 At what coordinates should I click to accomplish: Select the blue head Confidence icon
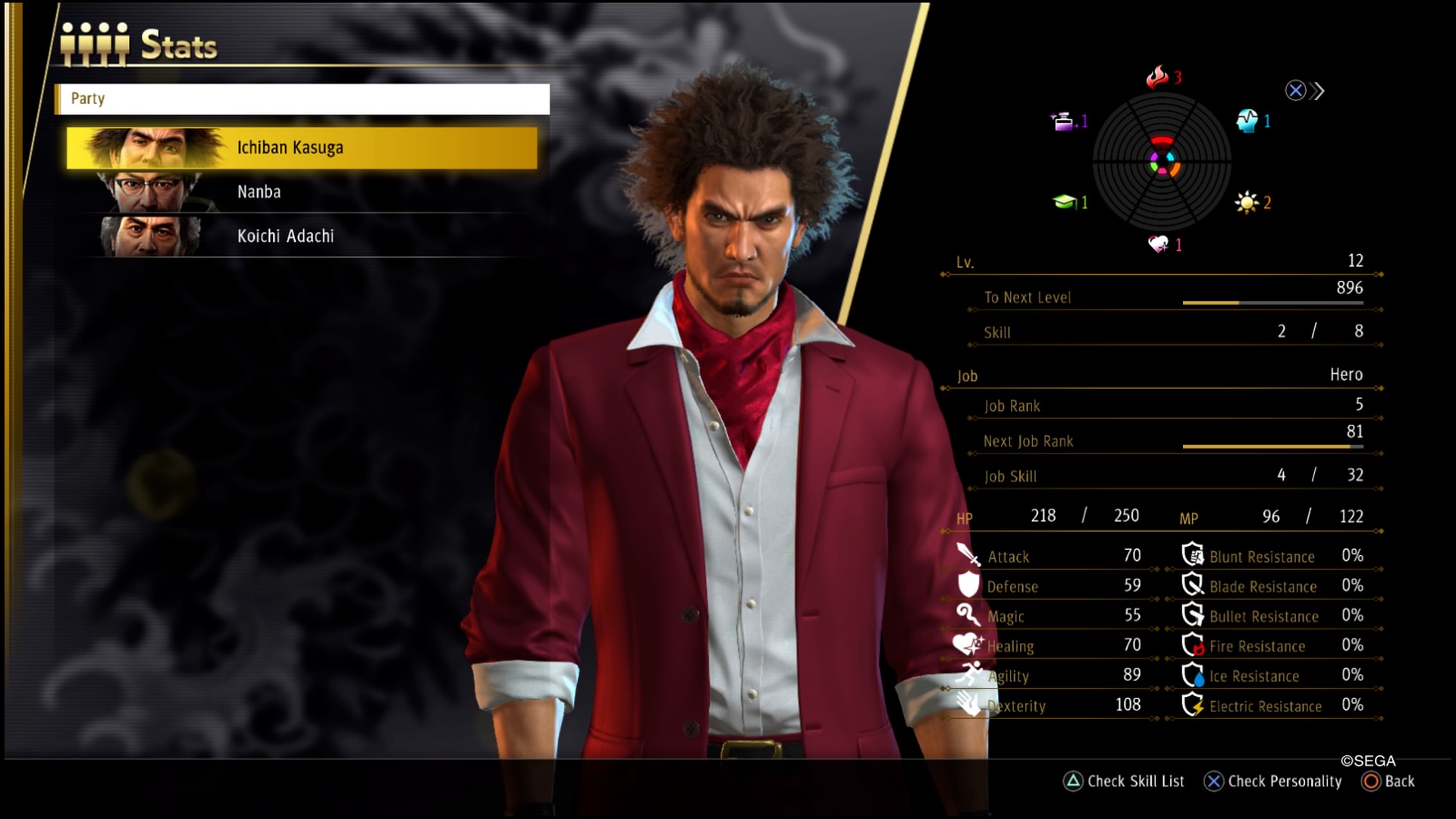[1247, 121]
